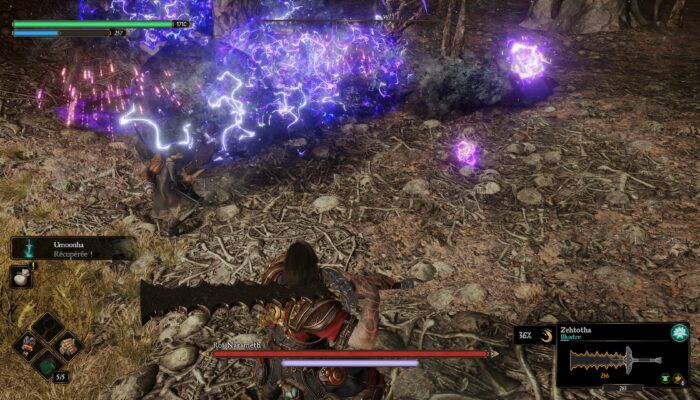
Task: Select the blue armor quick slot
Action: point(26,346)
